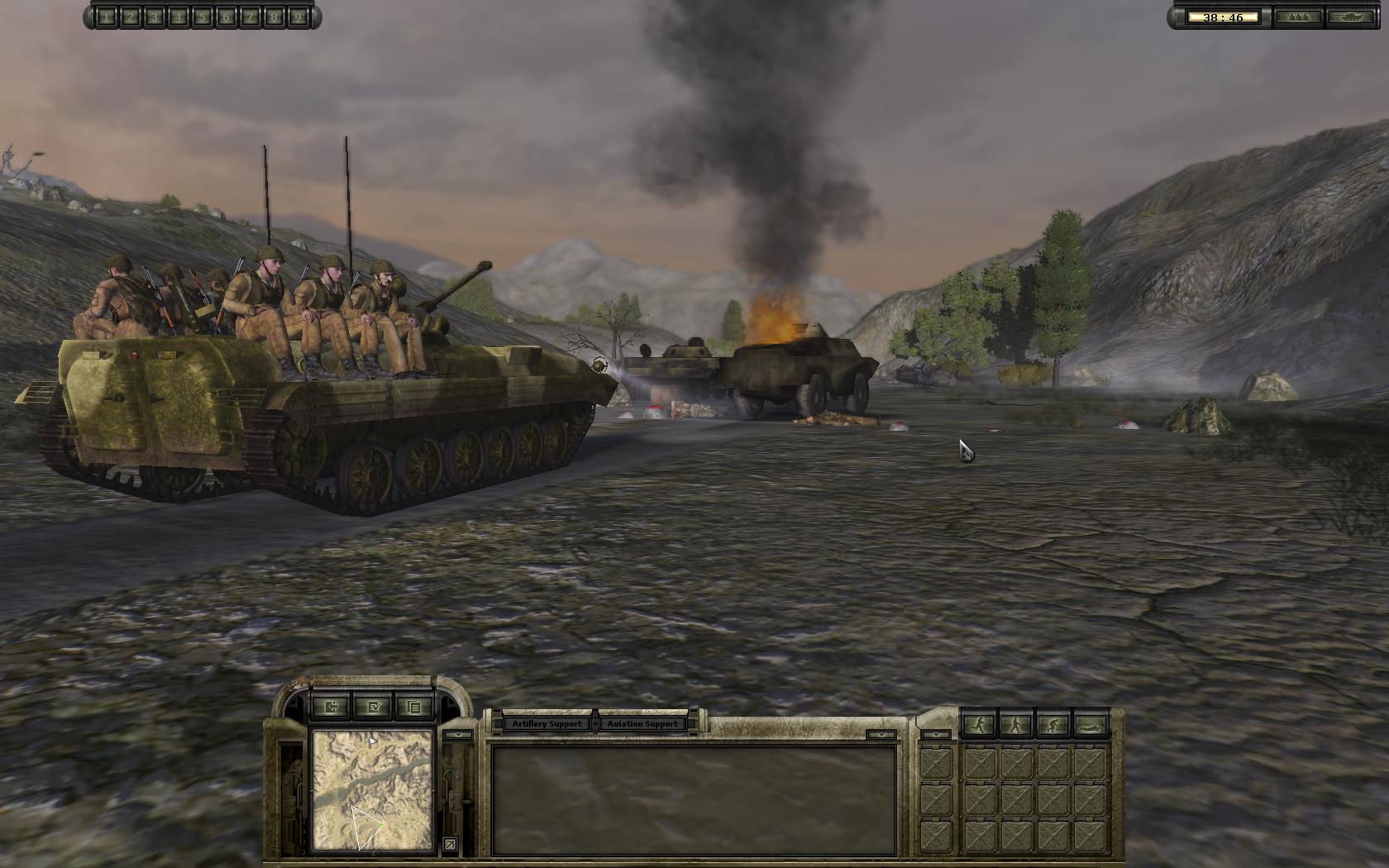Switch to the Aviation Support tab
The image size is (1389, 868).
pos(644,723)
